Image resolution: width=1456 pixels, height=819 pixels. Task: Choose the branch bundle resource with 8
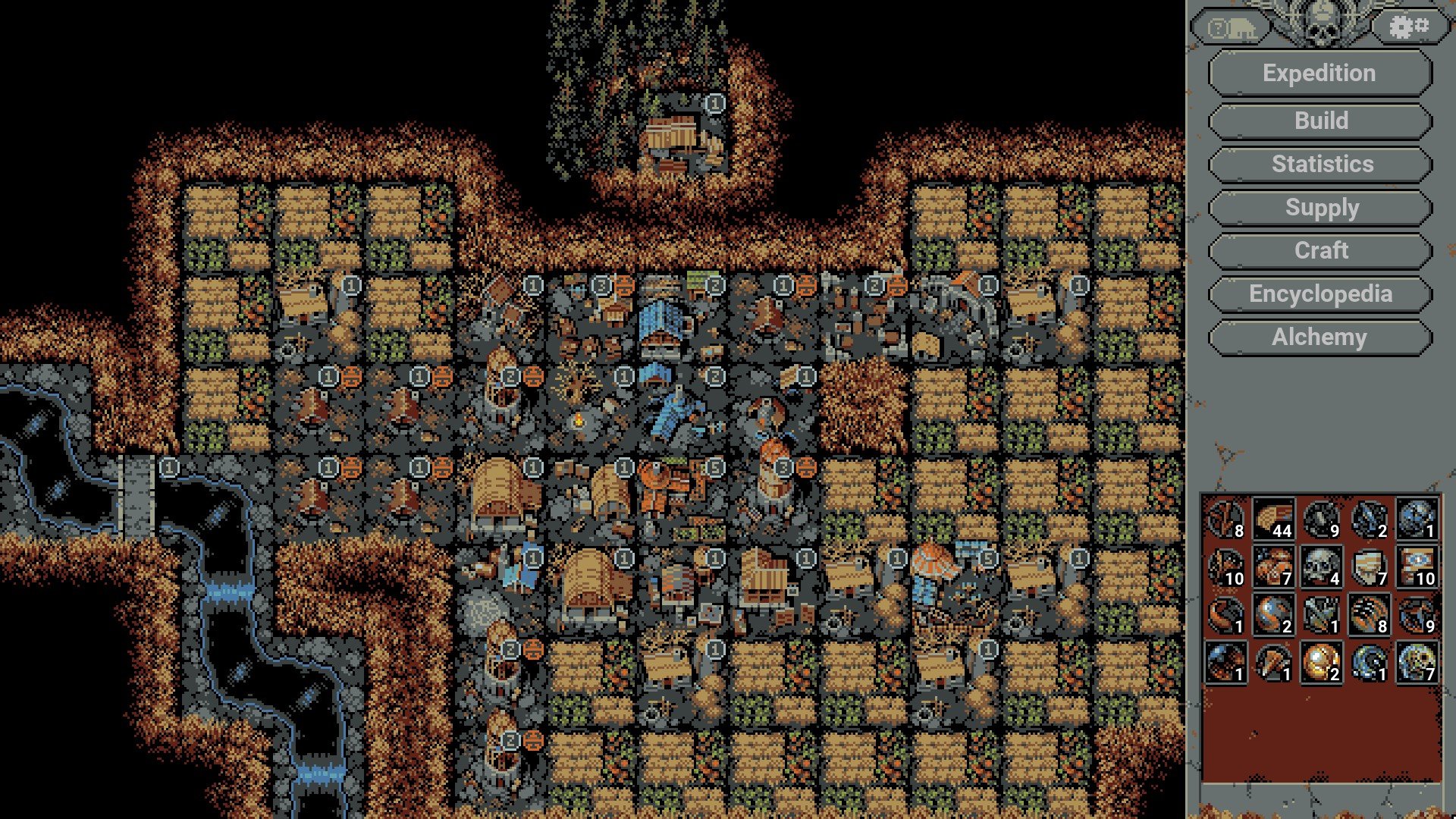tap(1225, 519)
